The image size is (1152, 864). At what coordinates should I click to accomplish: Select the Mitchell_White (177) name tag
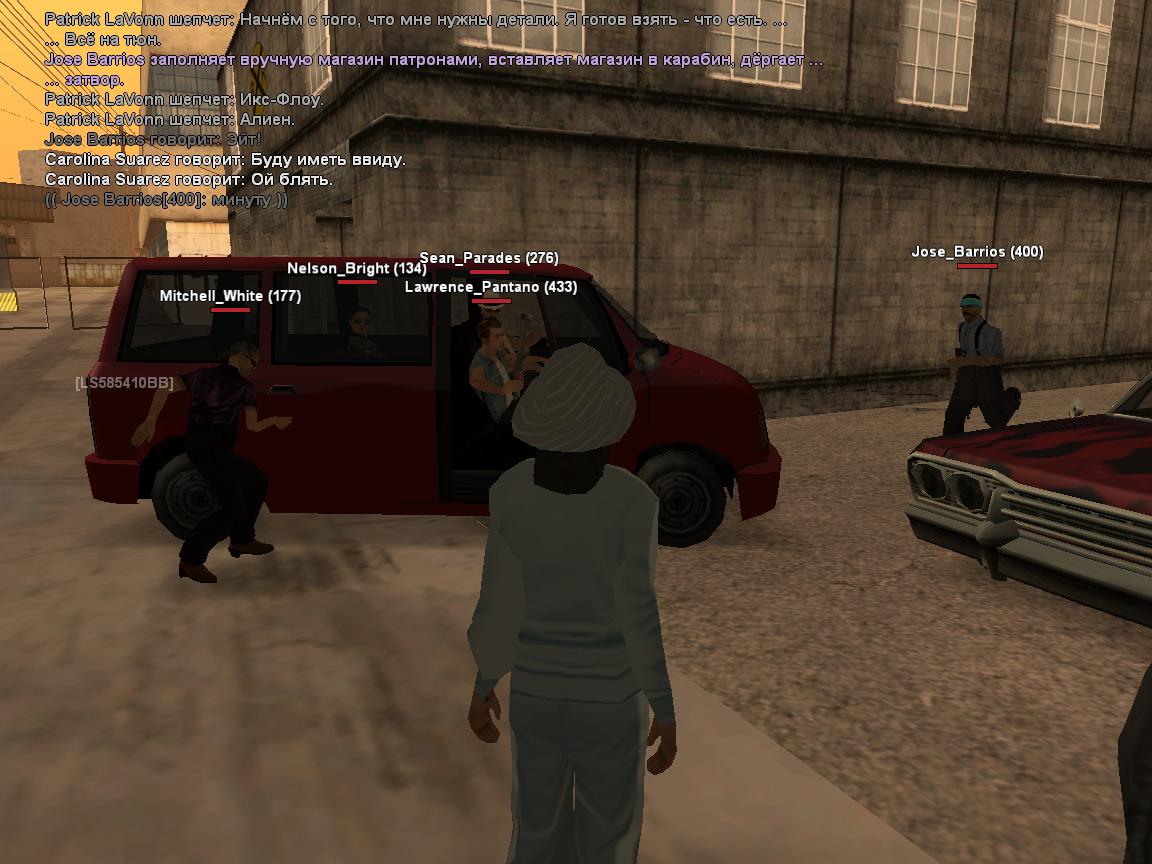pyautogui.click(x=230, y=296)
